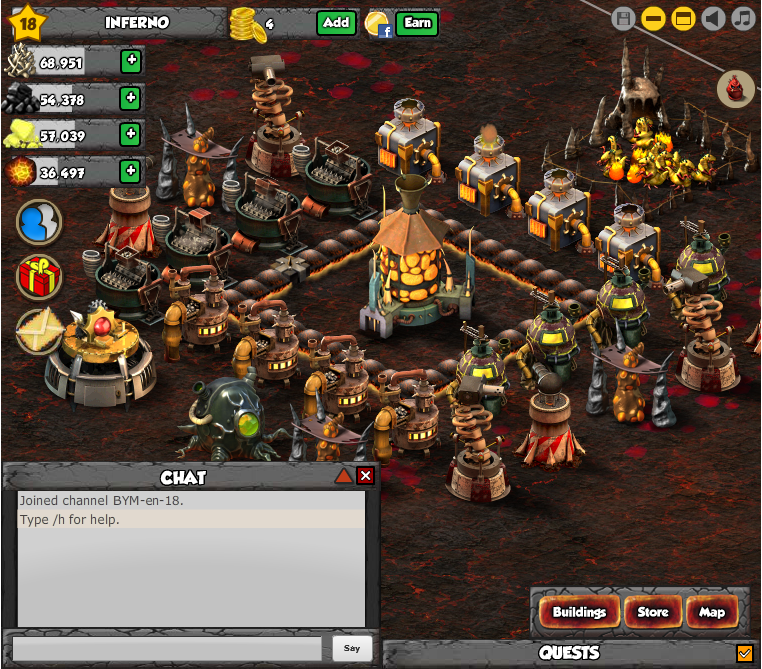Viewport: 762px width, 669px height.
Task: Add more coal resource with its plus button
Action: pyautogui.click(x=130, y=98)
